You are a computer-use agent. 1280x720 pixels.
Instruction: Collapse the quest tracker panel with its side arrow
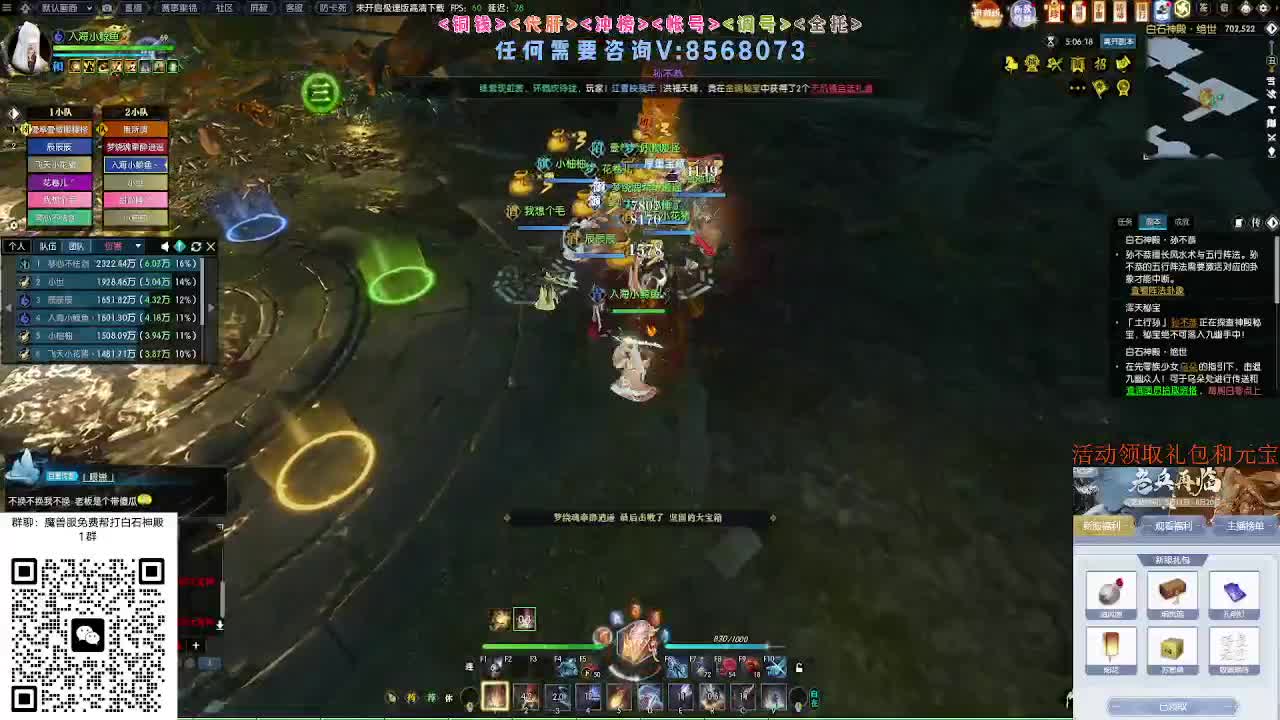pos(1272,222)
